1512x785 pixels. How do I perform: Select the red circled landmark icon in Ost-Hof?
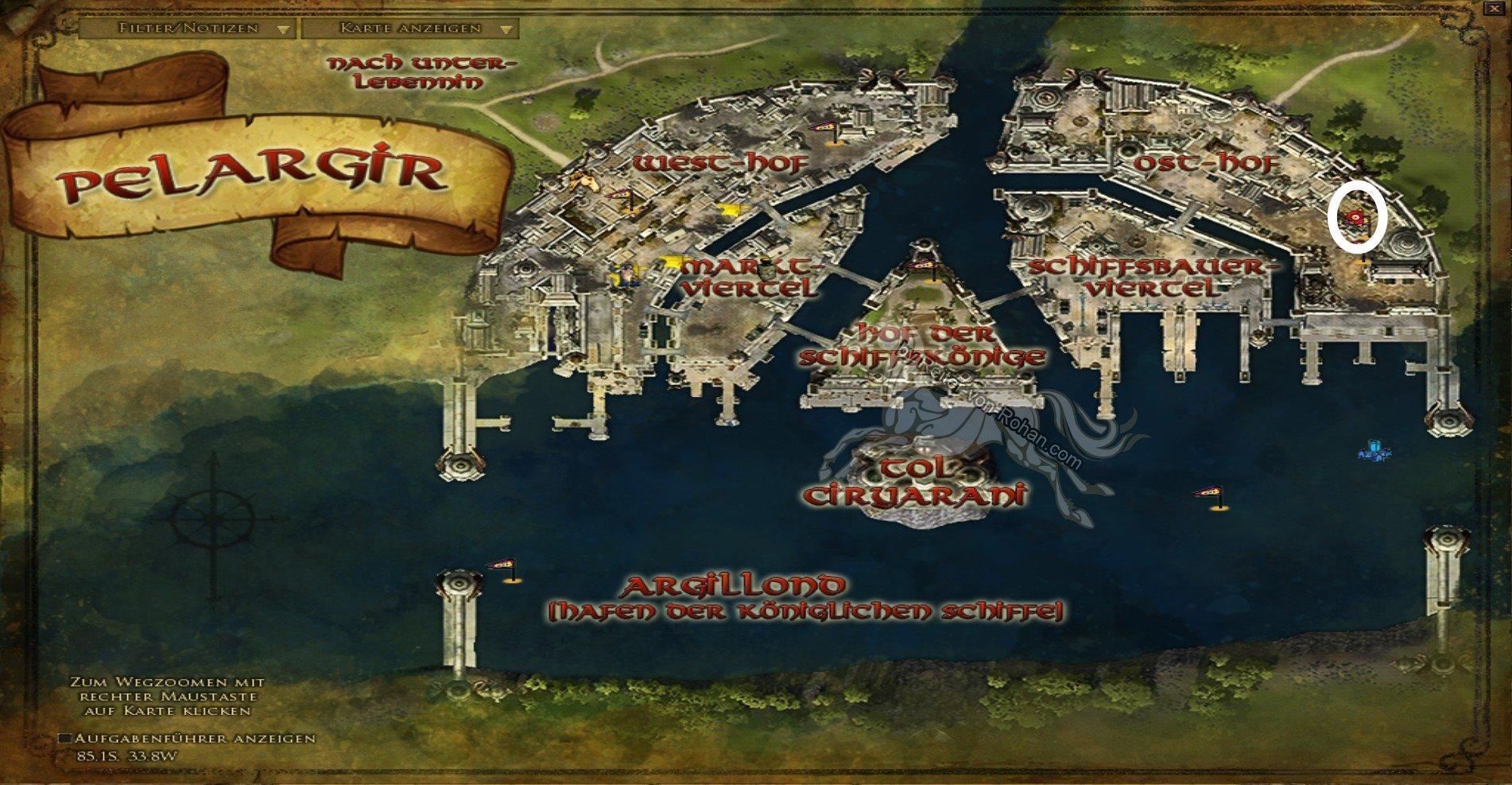tap(1355, 216)
